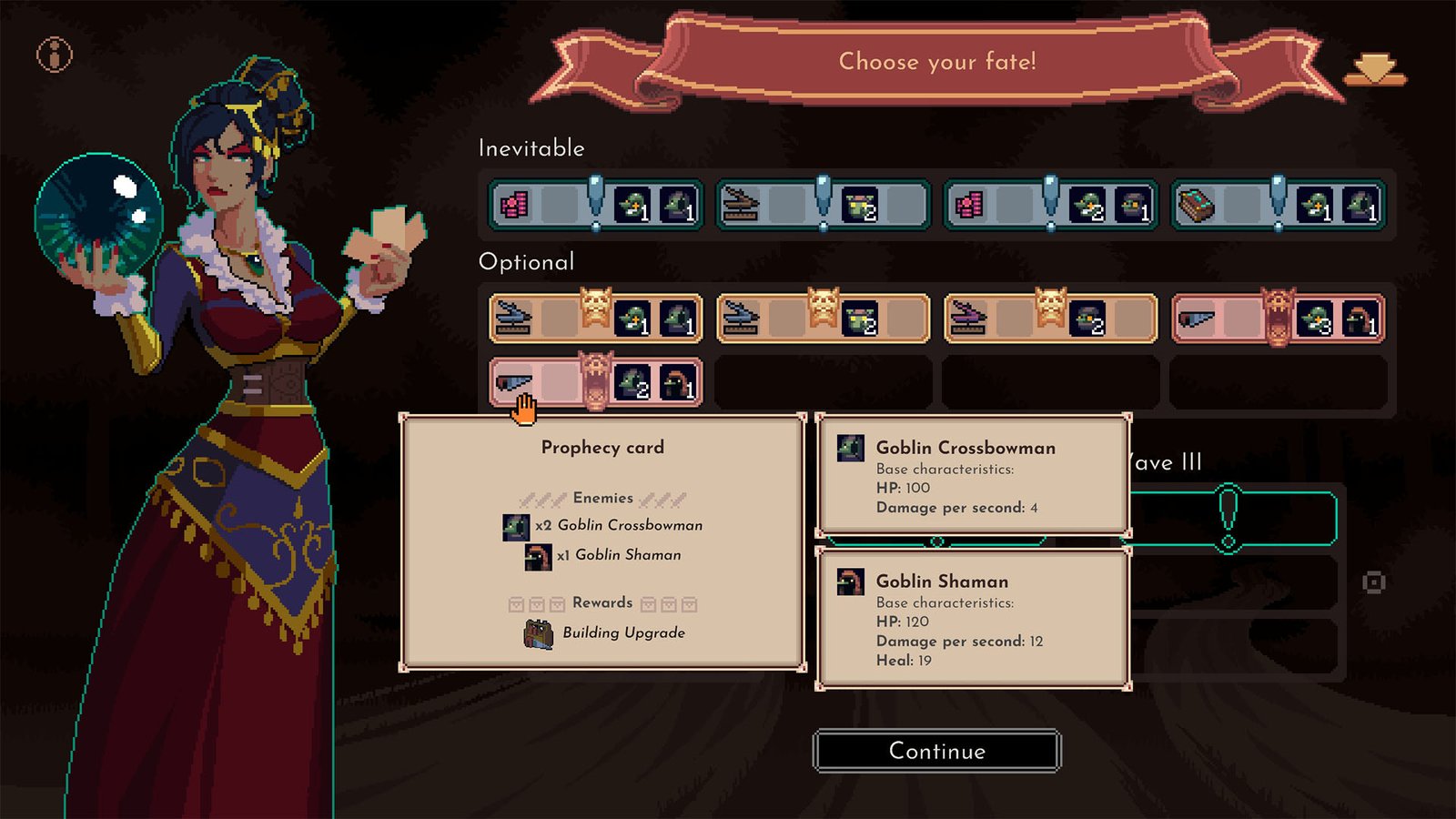Select the Optional blue ballista card with two enemy types

point(595,318)
